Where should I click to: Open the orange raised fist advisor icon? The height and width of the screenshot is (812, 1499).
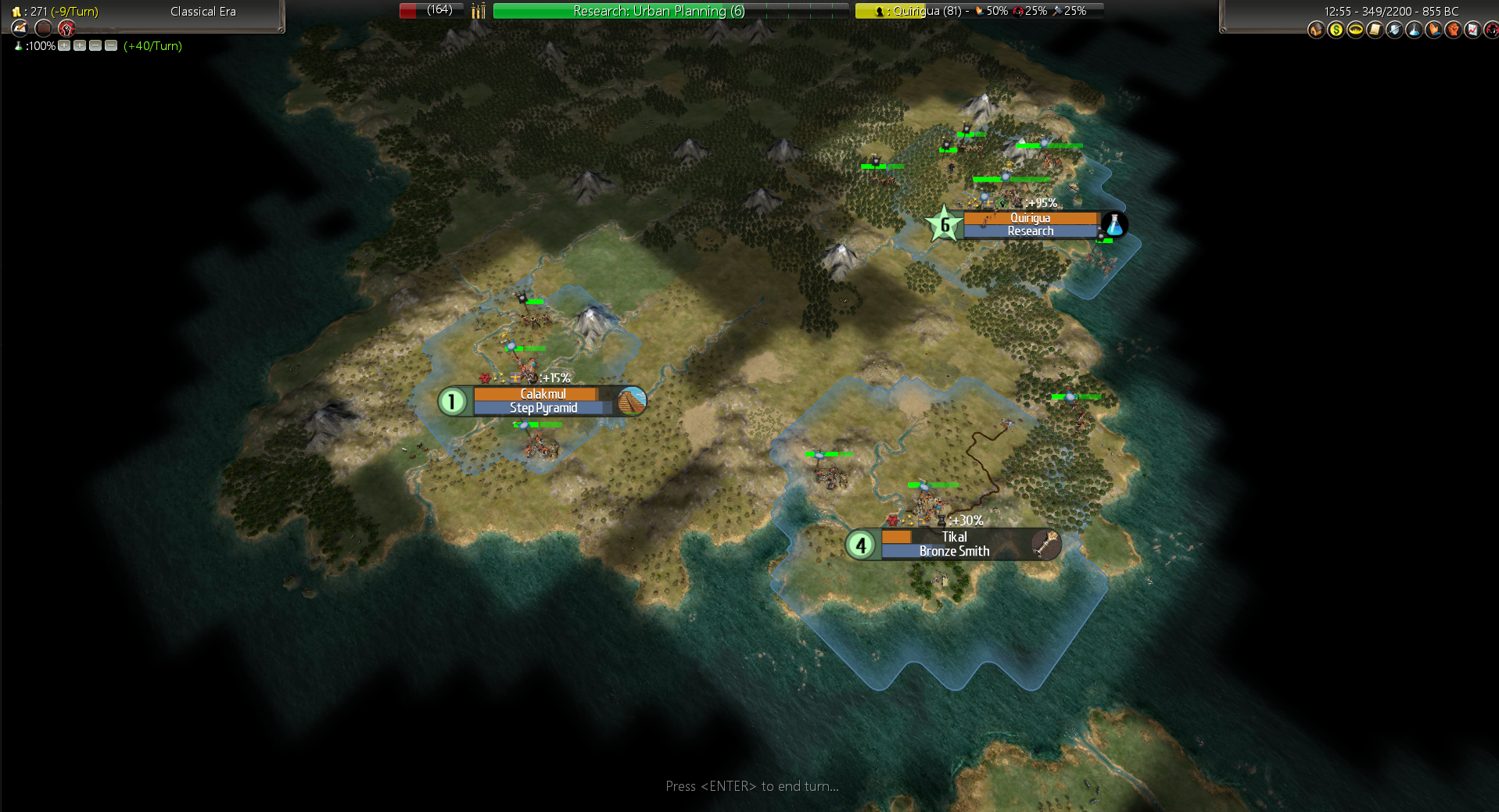(x=1453, y=30)
